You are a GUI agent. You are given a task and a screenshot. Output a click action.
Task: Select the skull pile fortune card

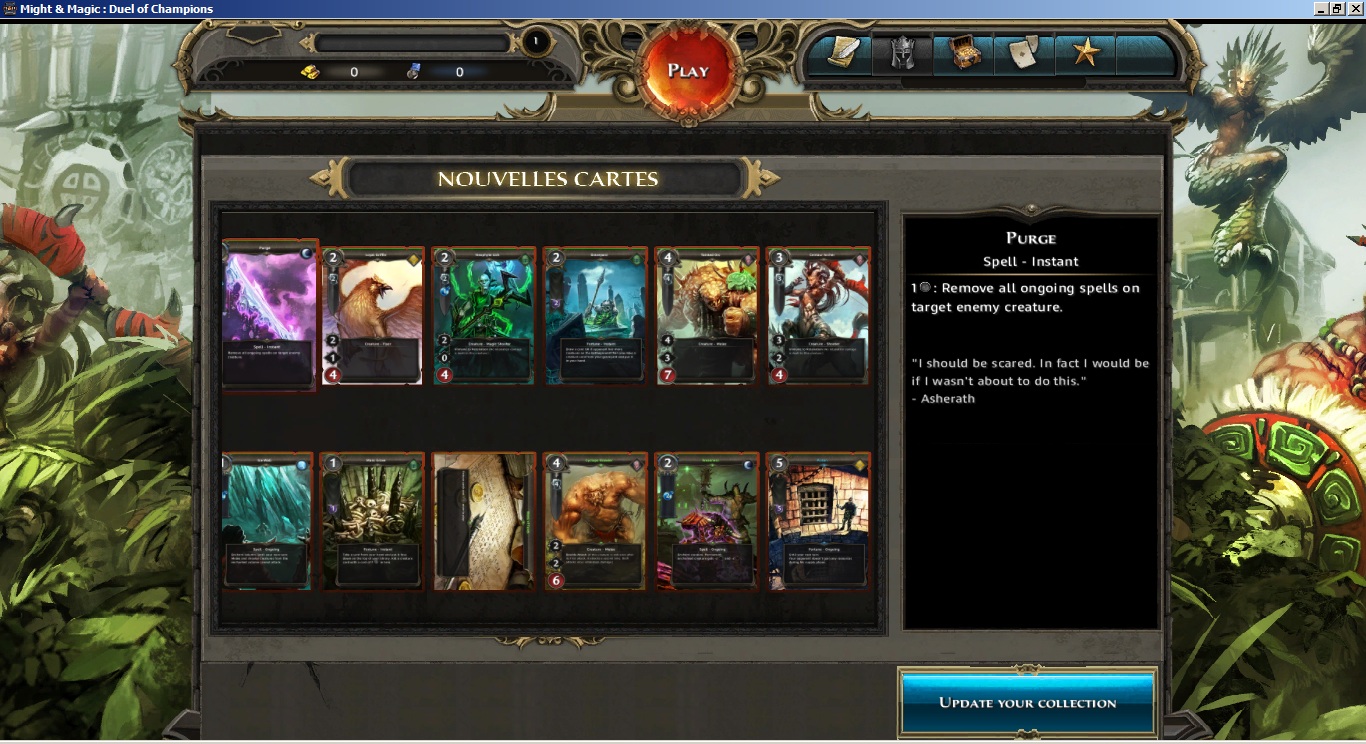(x=373, y=521)
